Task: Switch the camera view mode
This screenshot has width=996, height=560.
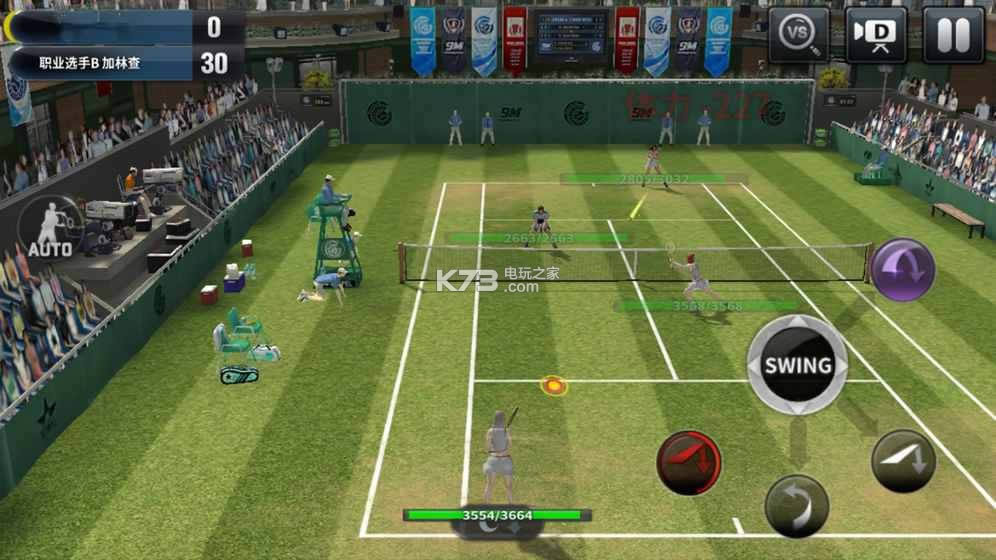Action: [x=876, y=35]
